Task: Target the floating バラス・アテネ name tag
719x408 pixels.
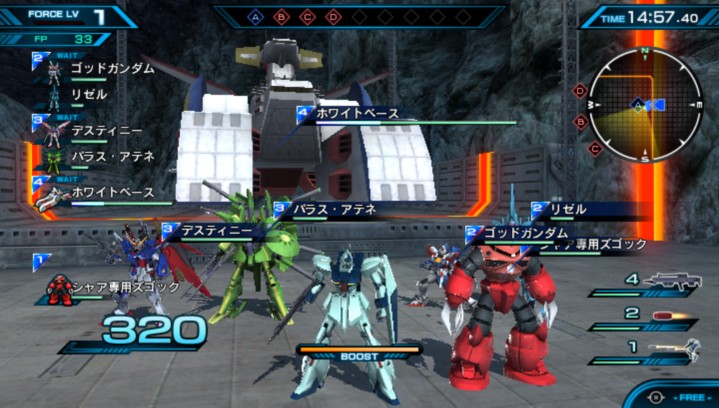Action: point(333,210)
